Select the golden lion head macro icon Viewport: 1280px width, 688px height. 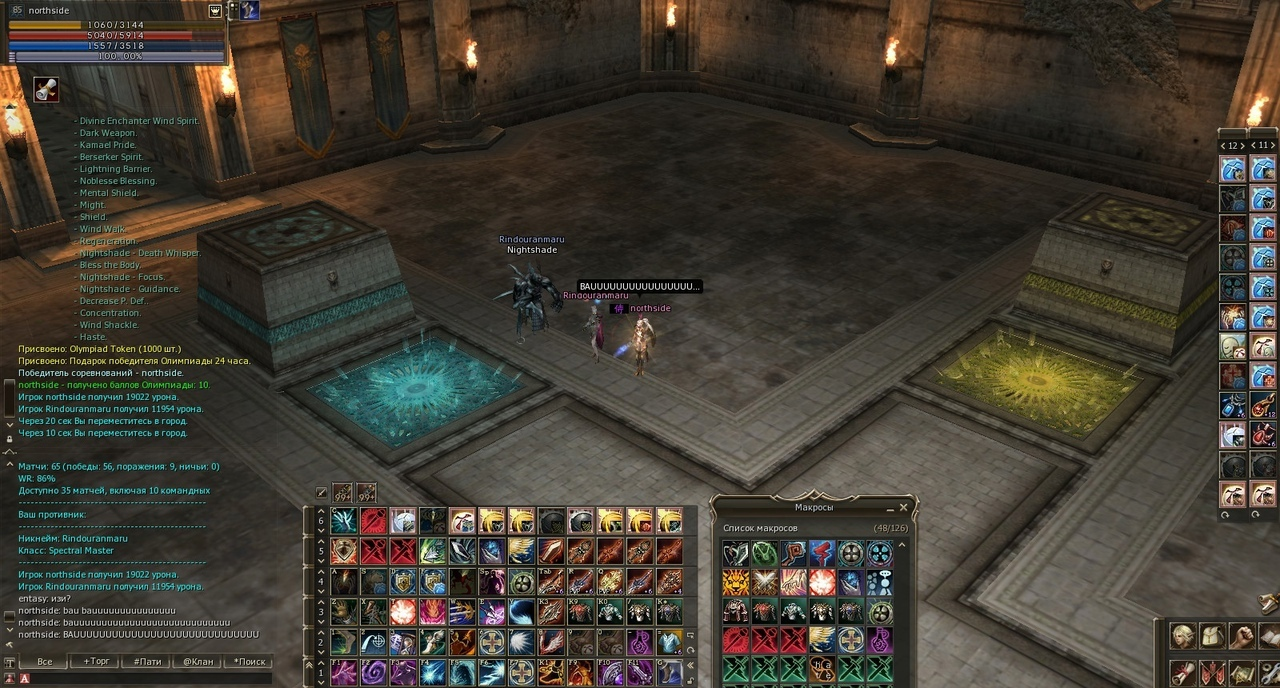[735, 582]
